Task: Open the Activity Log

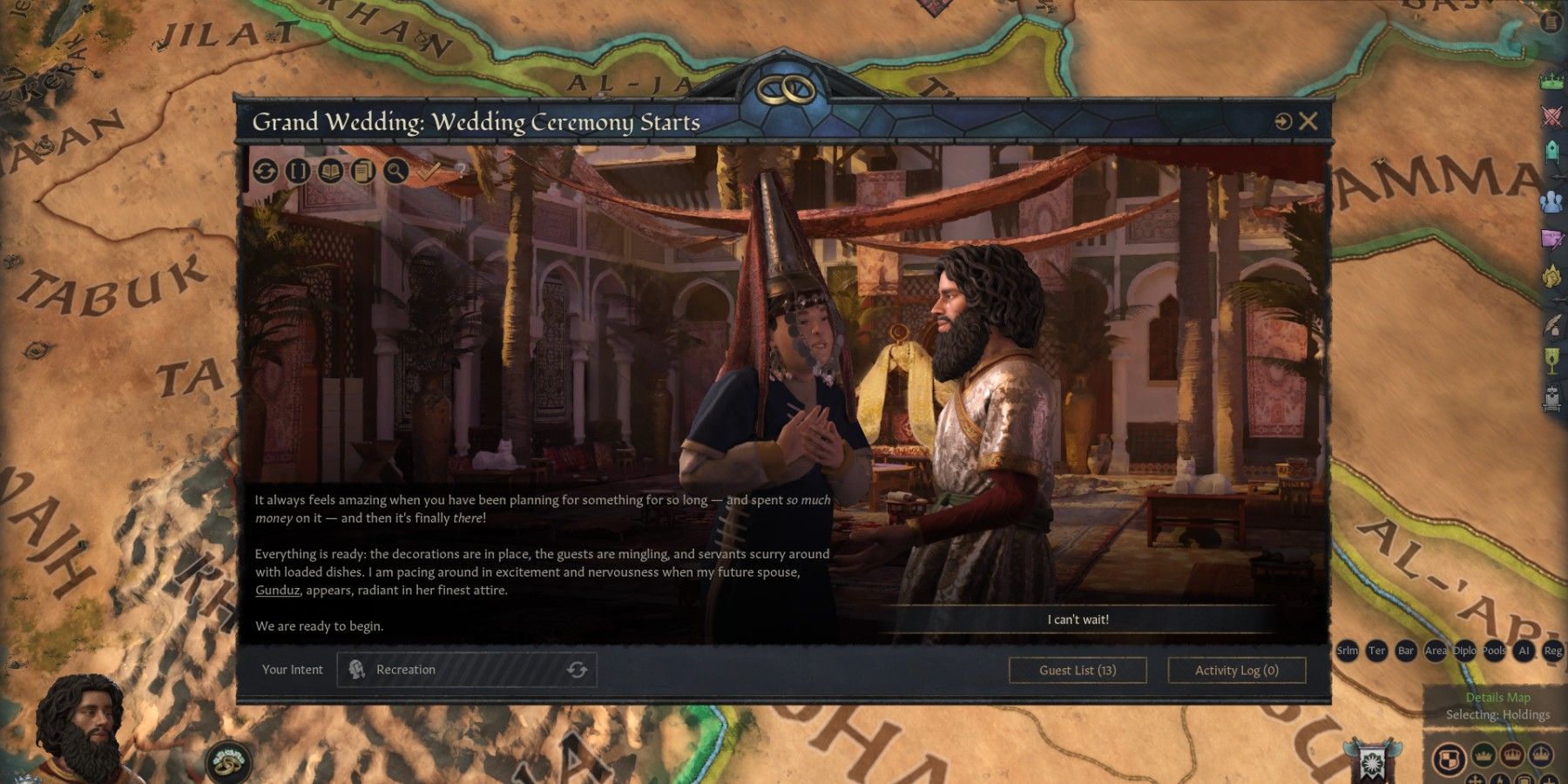Action: click(1236, 670)
